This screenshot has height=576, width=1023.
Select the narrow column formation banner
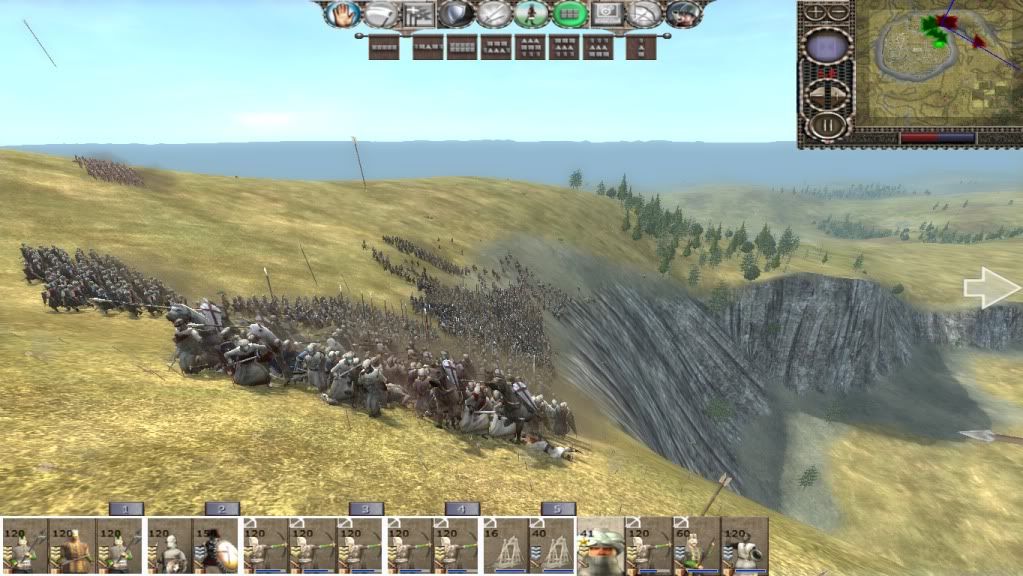pyautogui.click(x=641, y=47)
